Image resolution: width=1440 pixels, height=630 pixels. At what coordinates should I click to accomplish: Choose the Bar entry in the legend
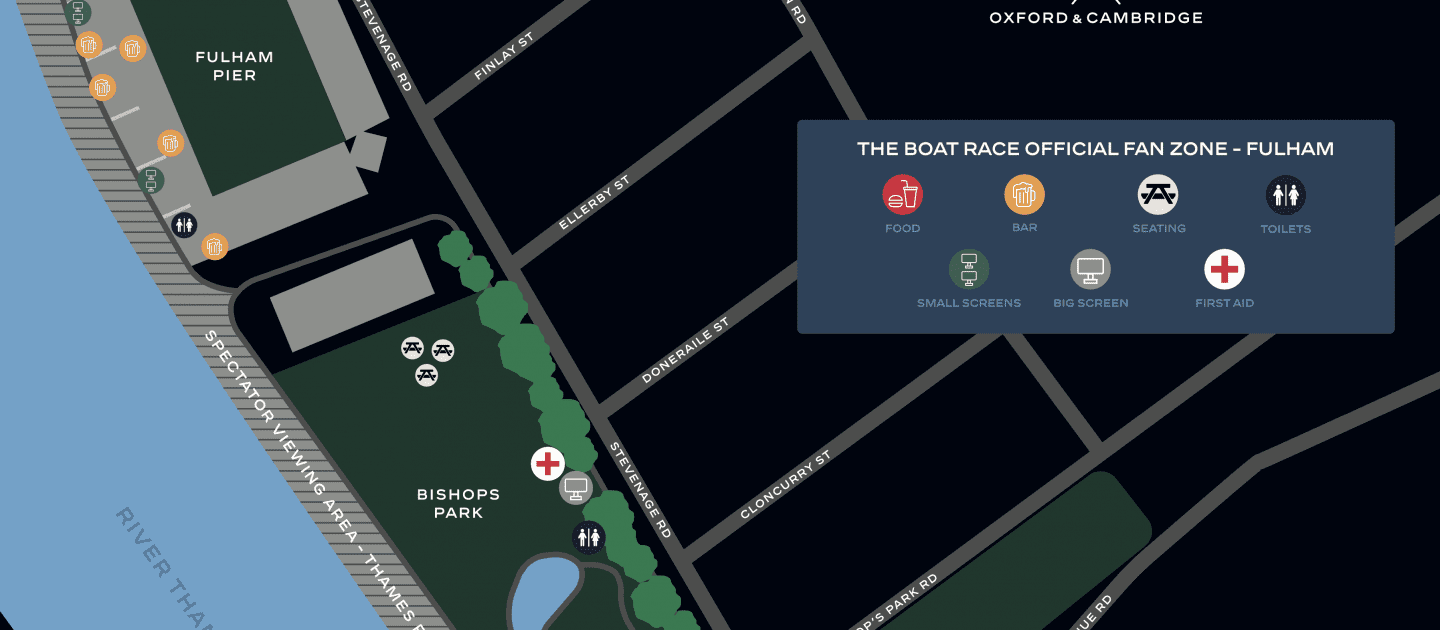[x=1024, y=195]
